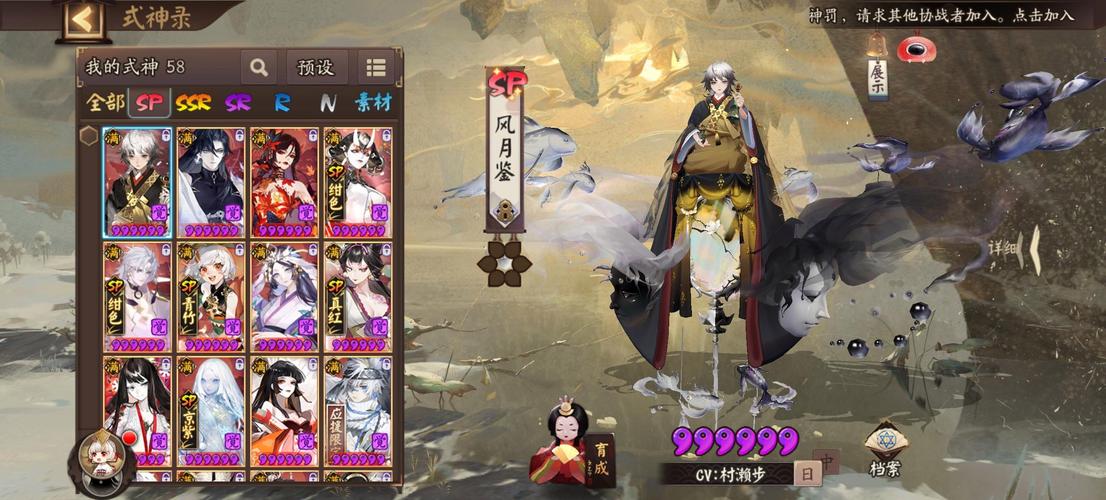Screen dimensions: 1106x500
Task: Open the 素材 materials tab
Action: point(373,102)
